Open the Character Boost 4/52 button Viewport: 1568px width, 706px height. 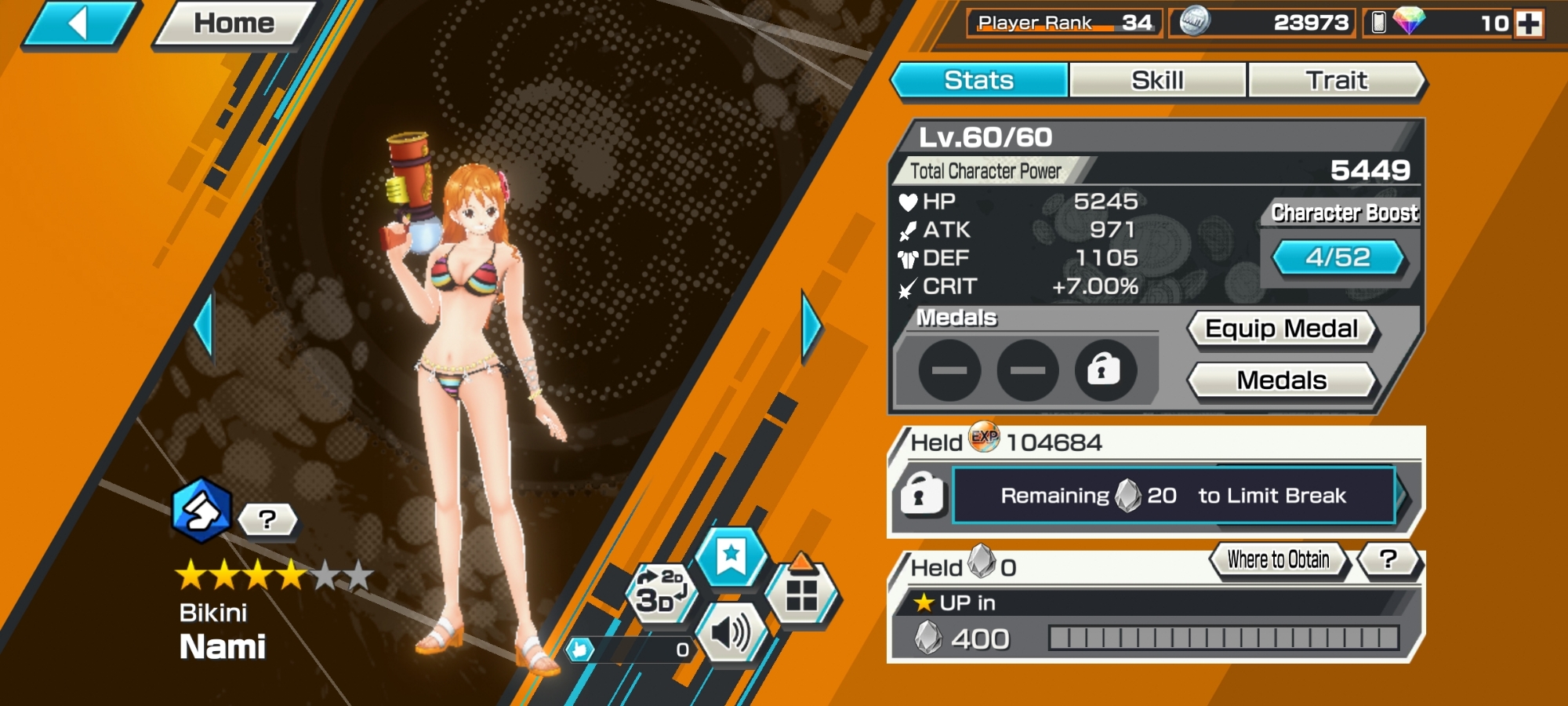[x=1338, y=257]
